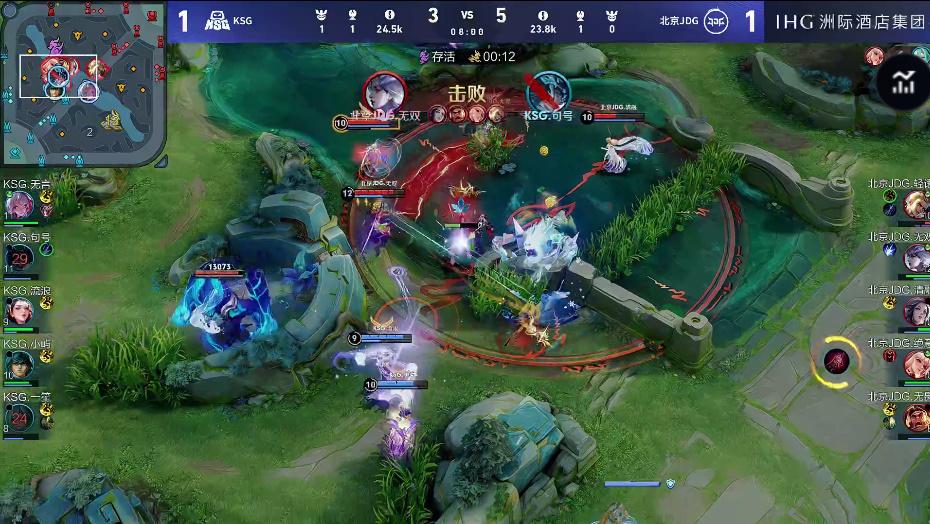
Task: Open the stats chart panel button
Action: coord(904,82)
